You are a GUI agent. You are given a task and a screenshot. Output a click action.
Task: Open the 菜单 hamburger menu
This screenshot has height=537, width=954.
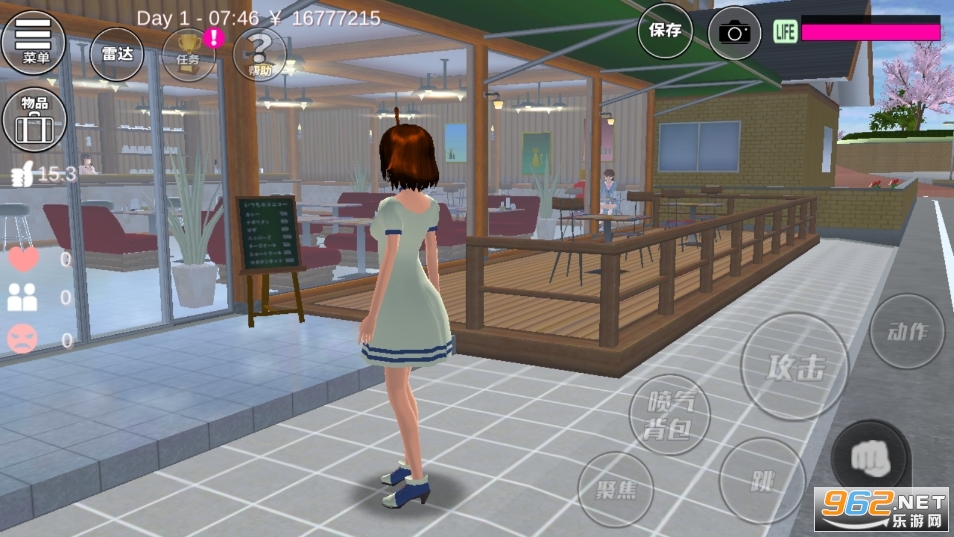coord(34,41)
